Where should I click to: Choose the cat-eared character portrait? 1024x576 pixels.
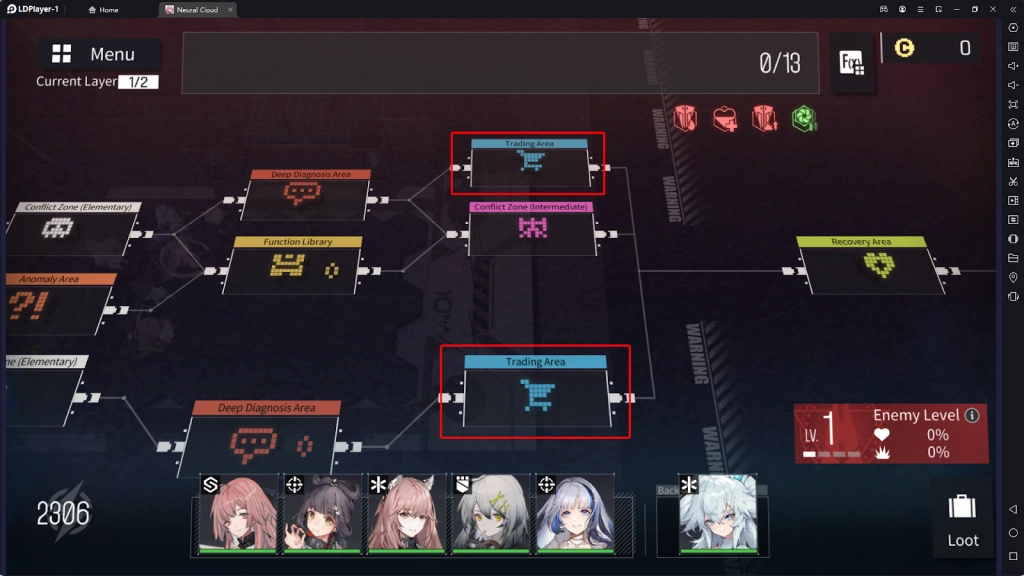[x=406, y=514]
